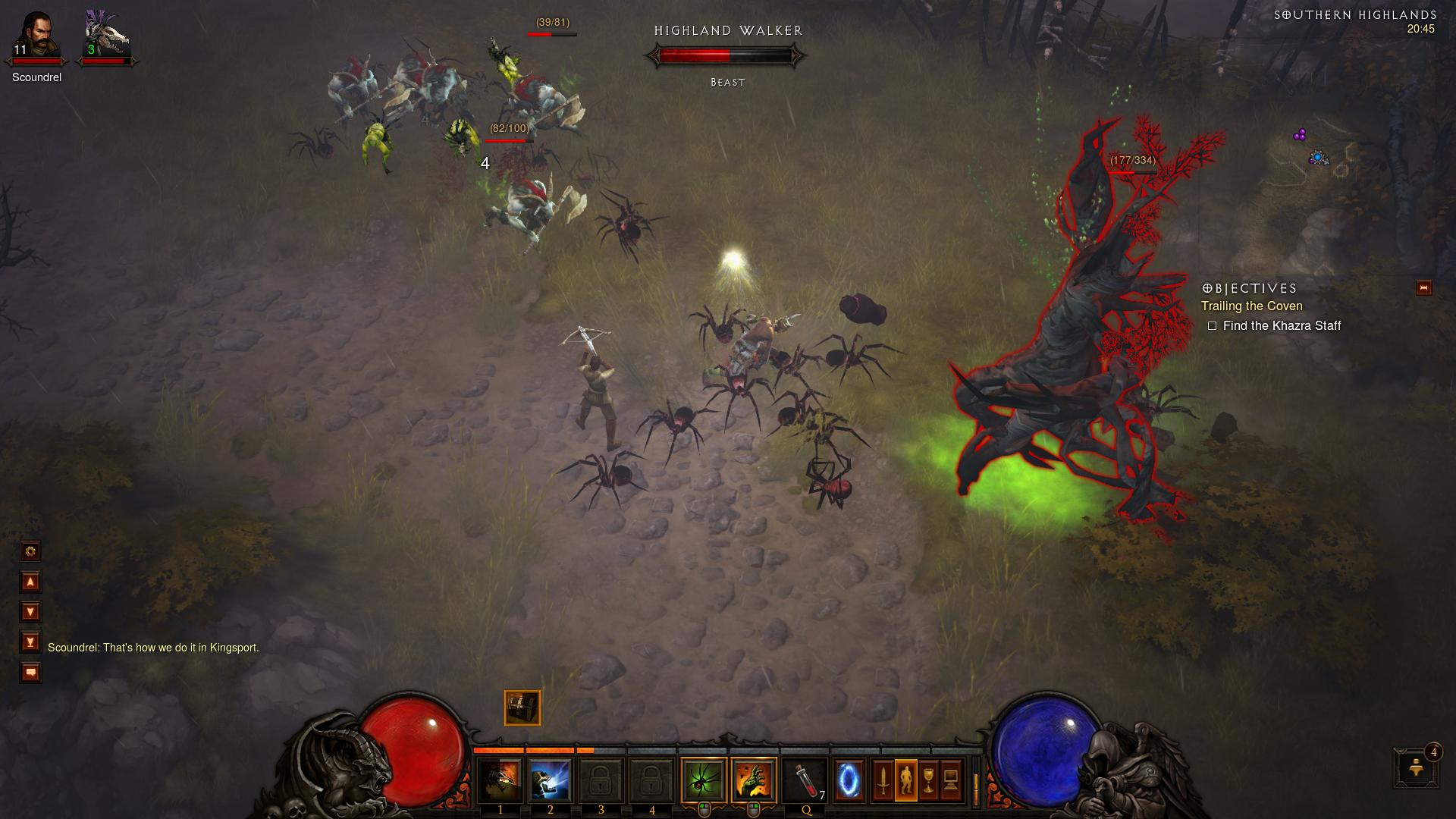Open the character inventory figure button
The image size is (1456, 819).
click(x=906, y=780)
